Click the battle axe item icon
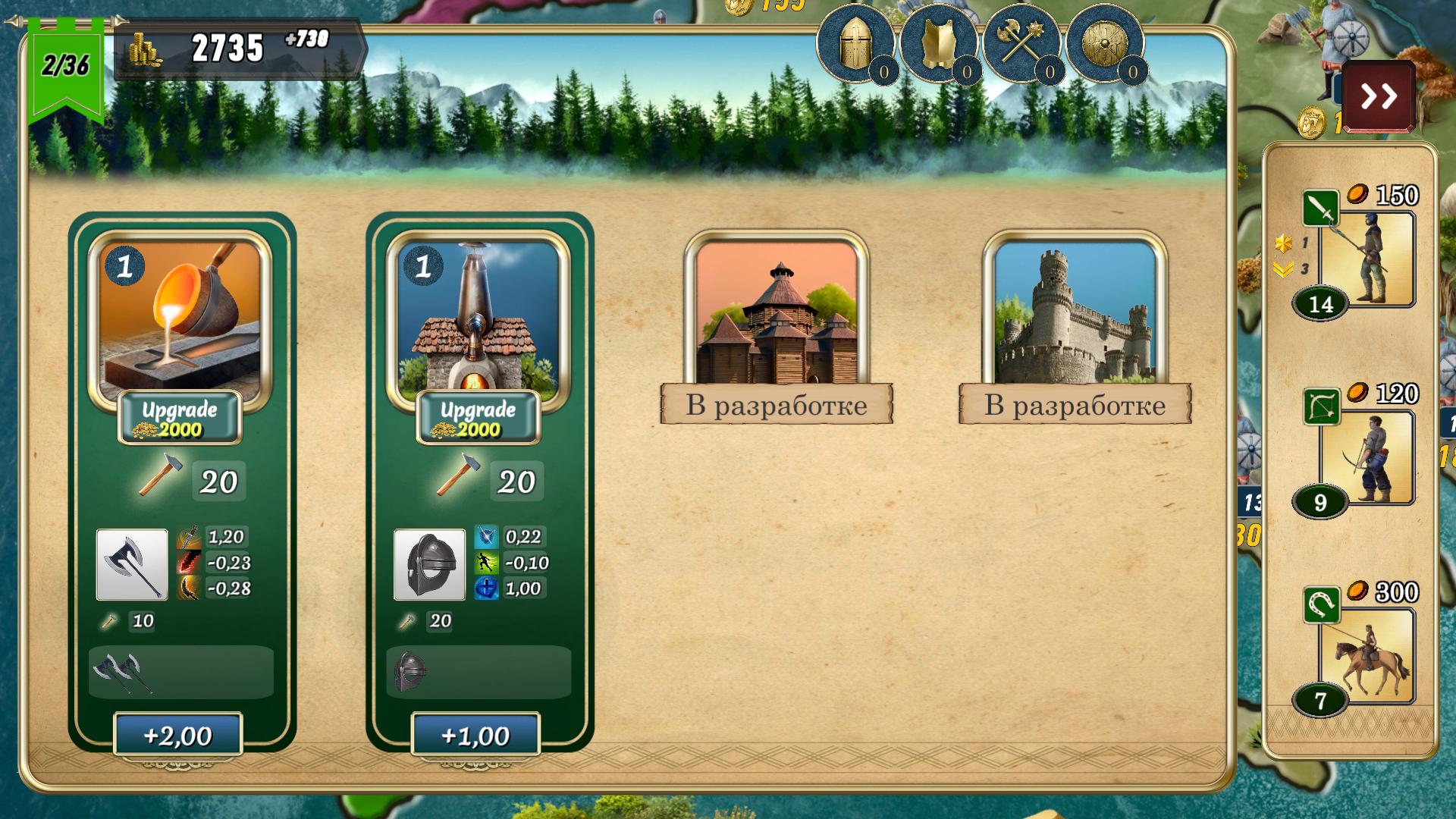 point(132,565)
